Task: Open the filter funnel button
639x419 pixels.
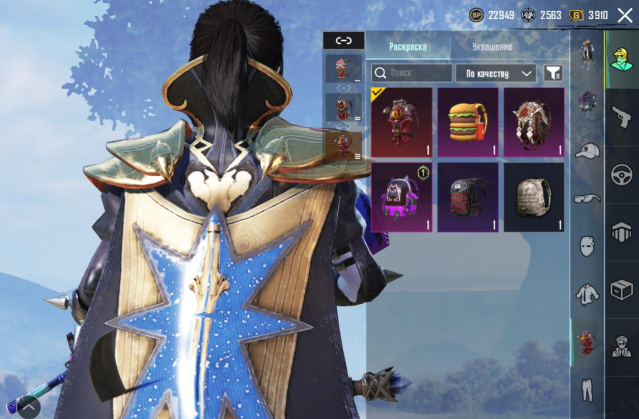Action: [552, 73]
